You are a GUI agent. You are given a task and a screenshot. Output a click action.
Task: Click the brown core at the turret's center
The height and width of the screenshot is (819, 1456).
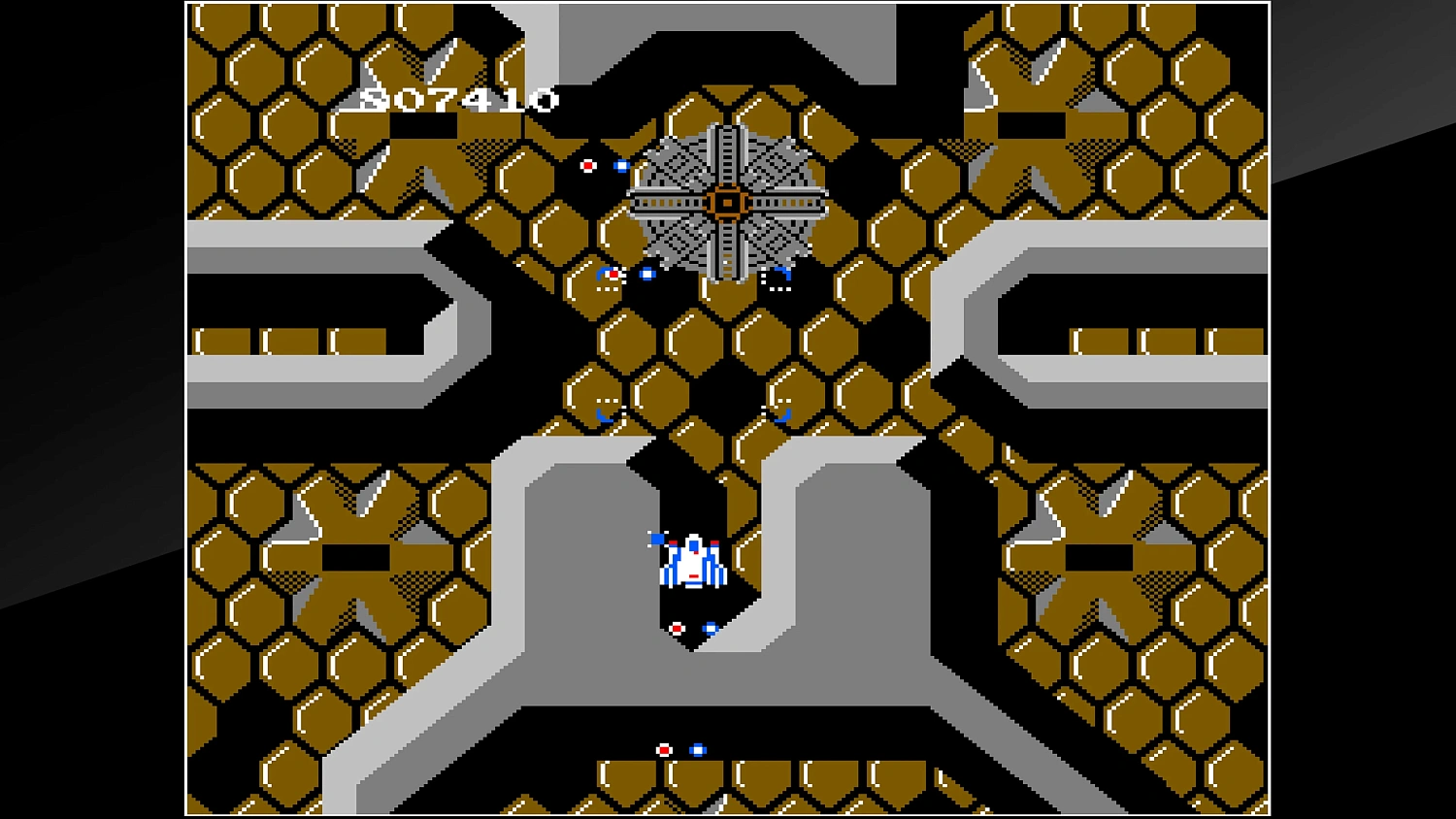pos(728,201)
